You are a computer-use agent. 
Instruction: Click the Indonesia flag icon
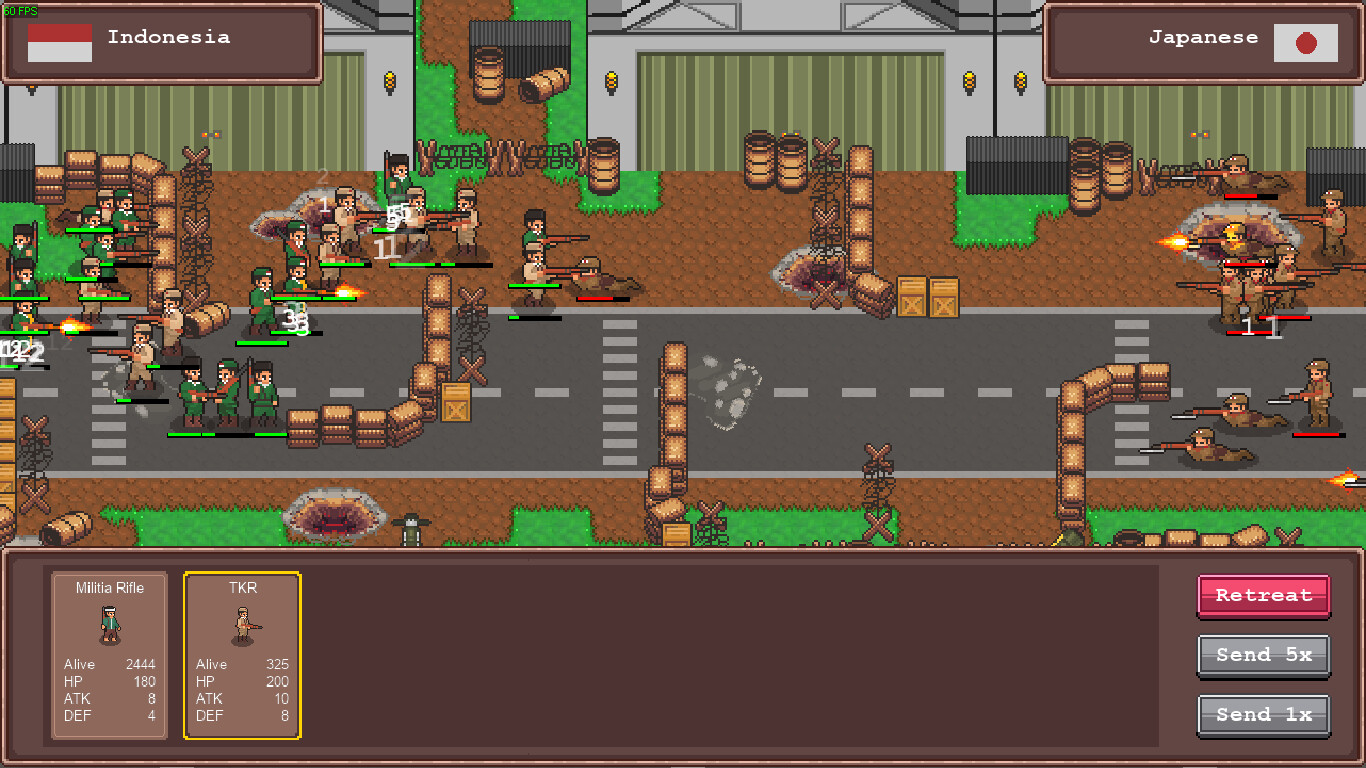tap(60, 41)
